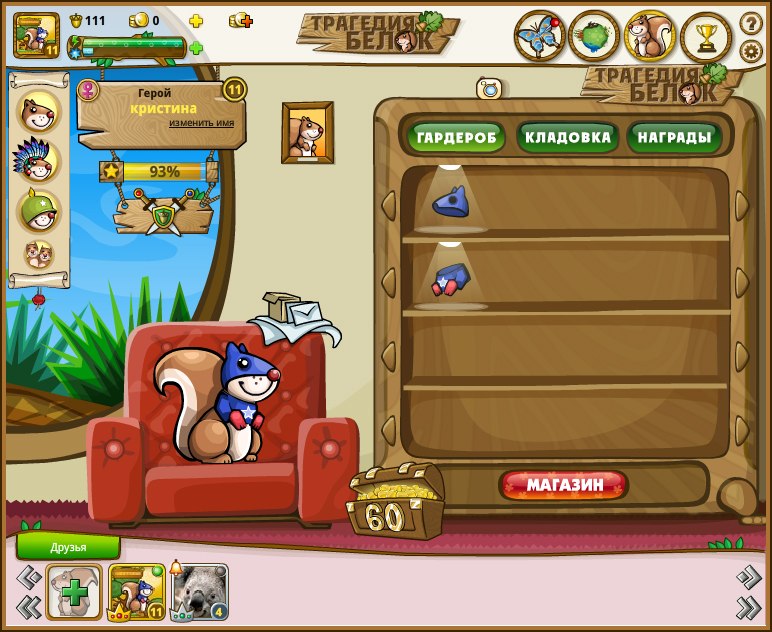Open the Магазин shop
Screen dimensions: 772x632
(x=565, y=486)
